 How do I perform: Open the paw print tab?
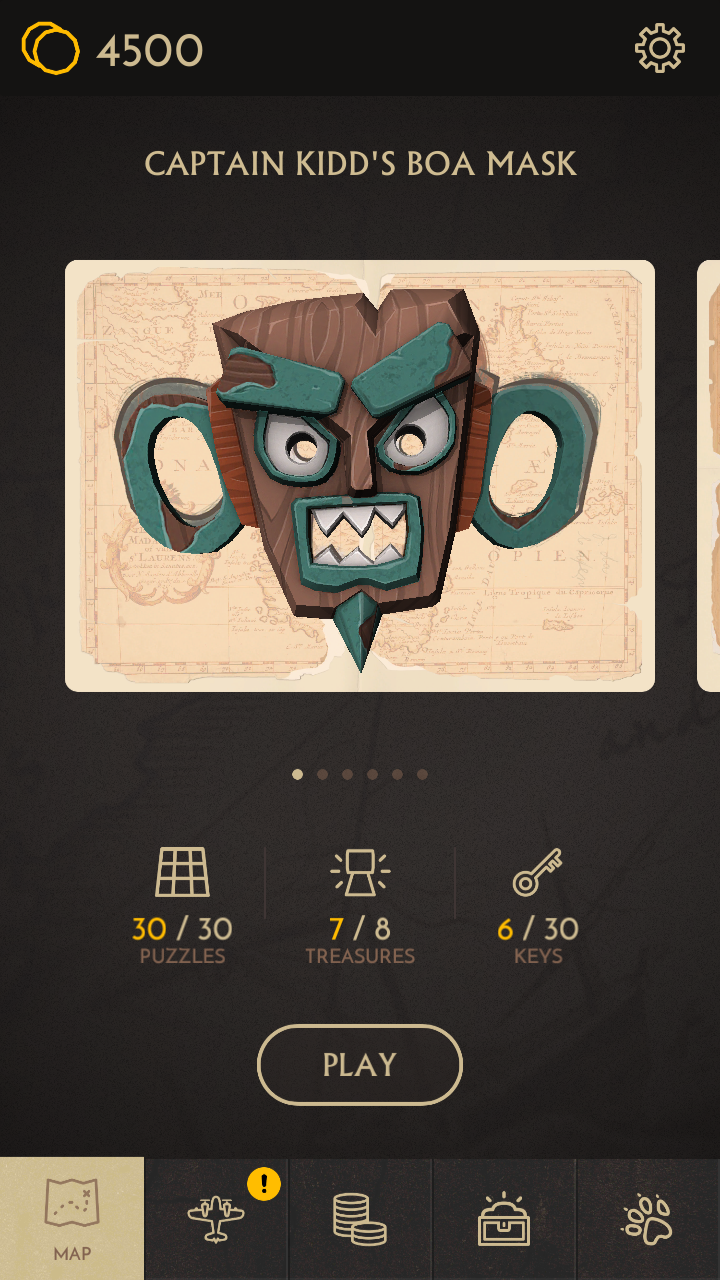pos(648,1218)
